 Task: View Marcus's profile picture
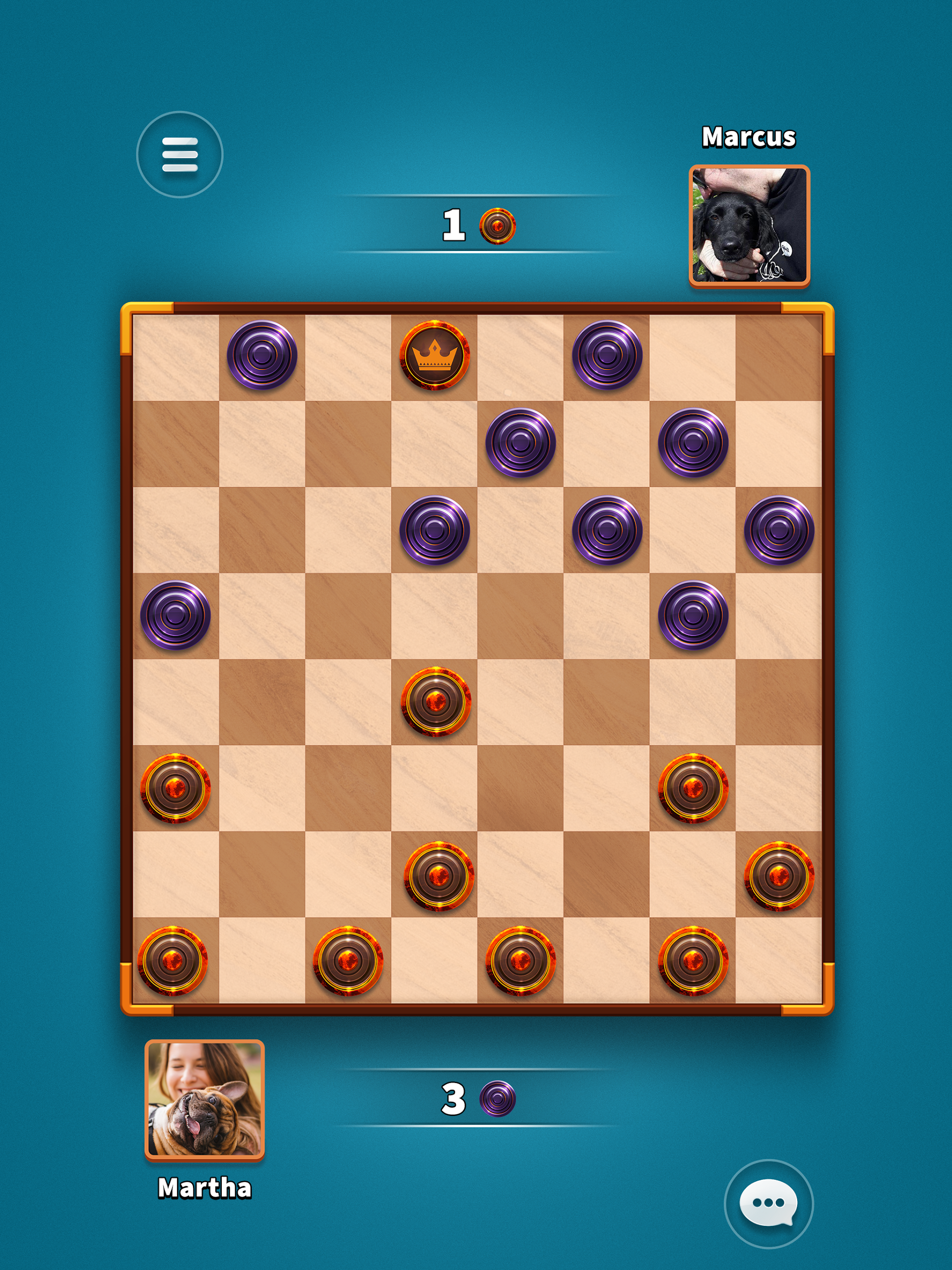coord(749,226)
